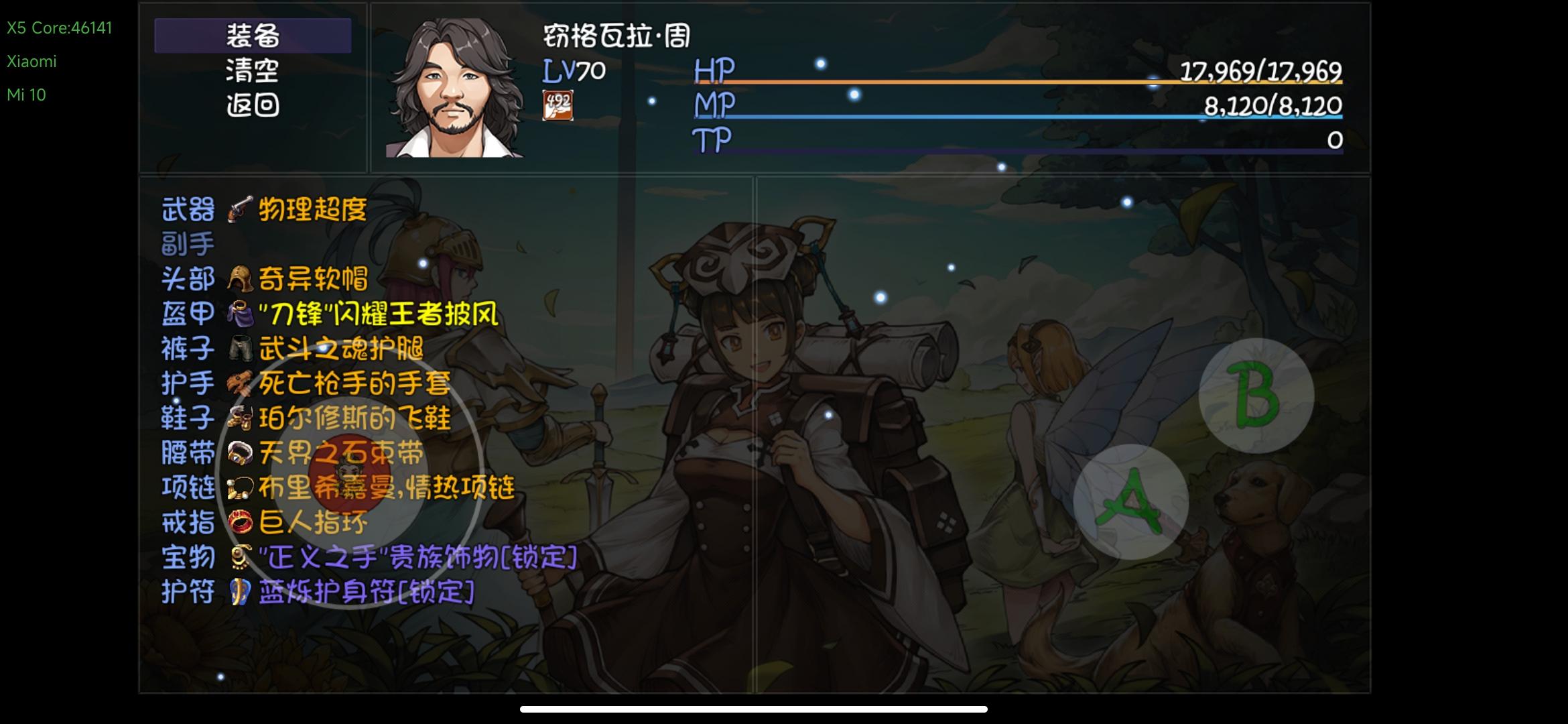
Task: Click the ring icon beside 巨人指环
Action: tap(240, 522)
